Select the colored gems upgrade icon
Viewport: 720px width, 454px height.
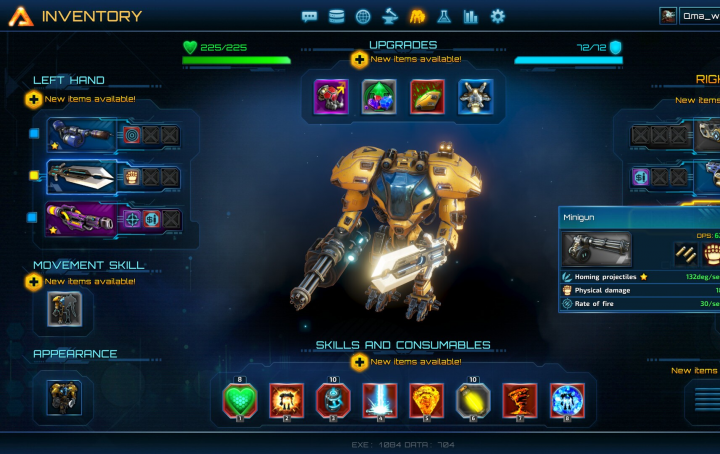tap(379, 97)
